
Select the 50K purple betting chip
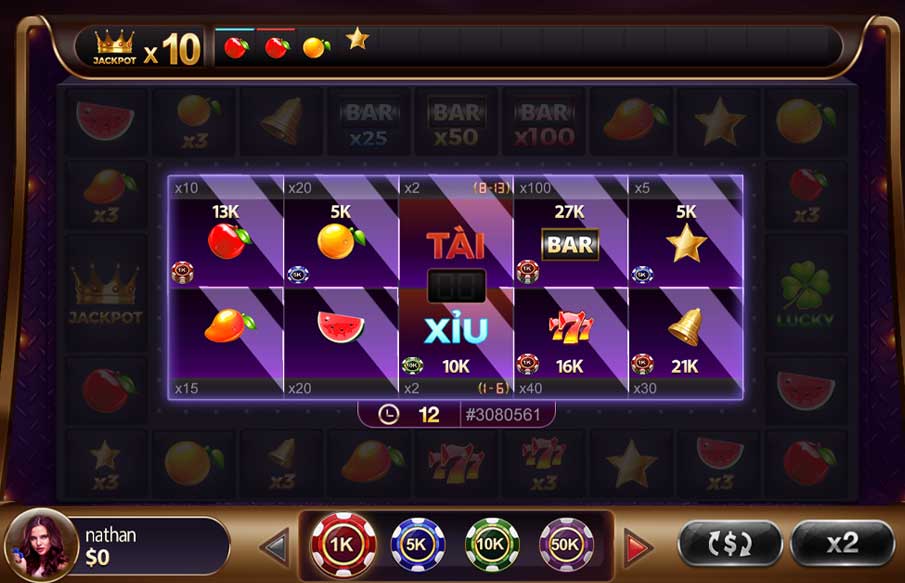click(x=566, y=545)
